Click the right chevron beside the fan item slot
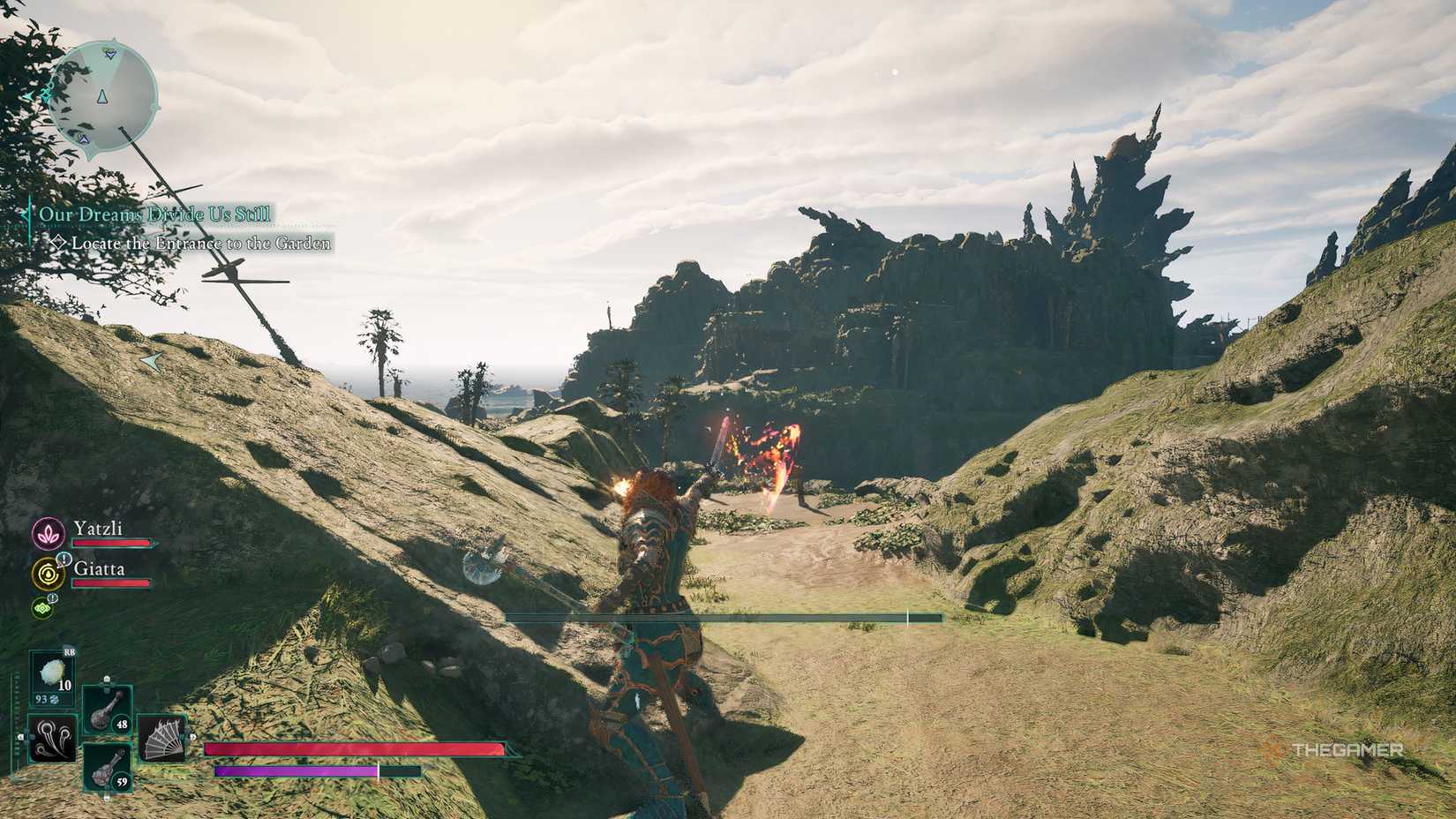The image size is (1456, 819). (x=191, y=736)
